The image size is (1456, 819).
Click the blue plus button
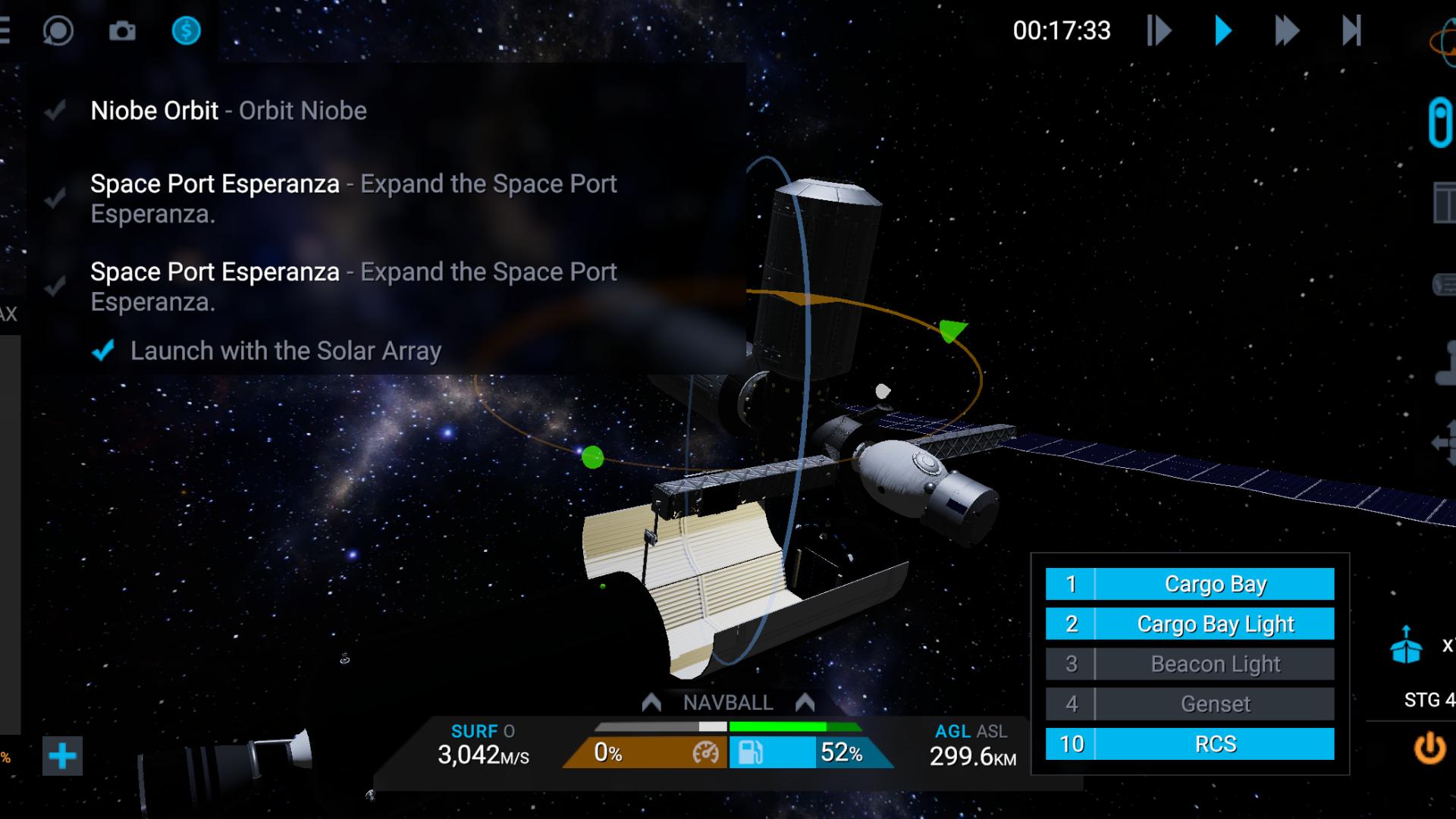[x=62, y=756]
